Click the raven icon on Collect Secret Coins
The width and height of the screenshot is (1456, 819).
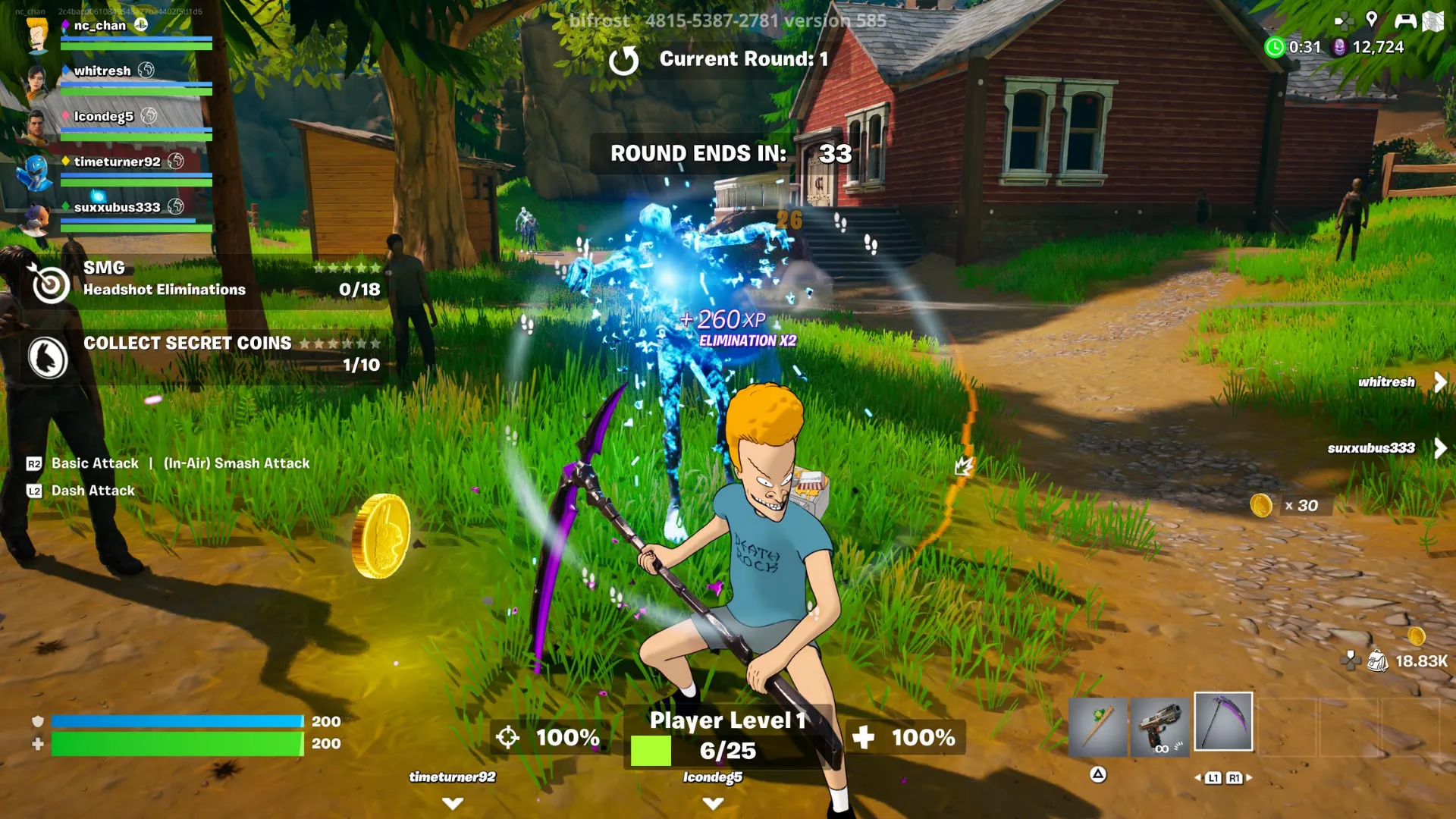coord(49,358)
